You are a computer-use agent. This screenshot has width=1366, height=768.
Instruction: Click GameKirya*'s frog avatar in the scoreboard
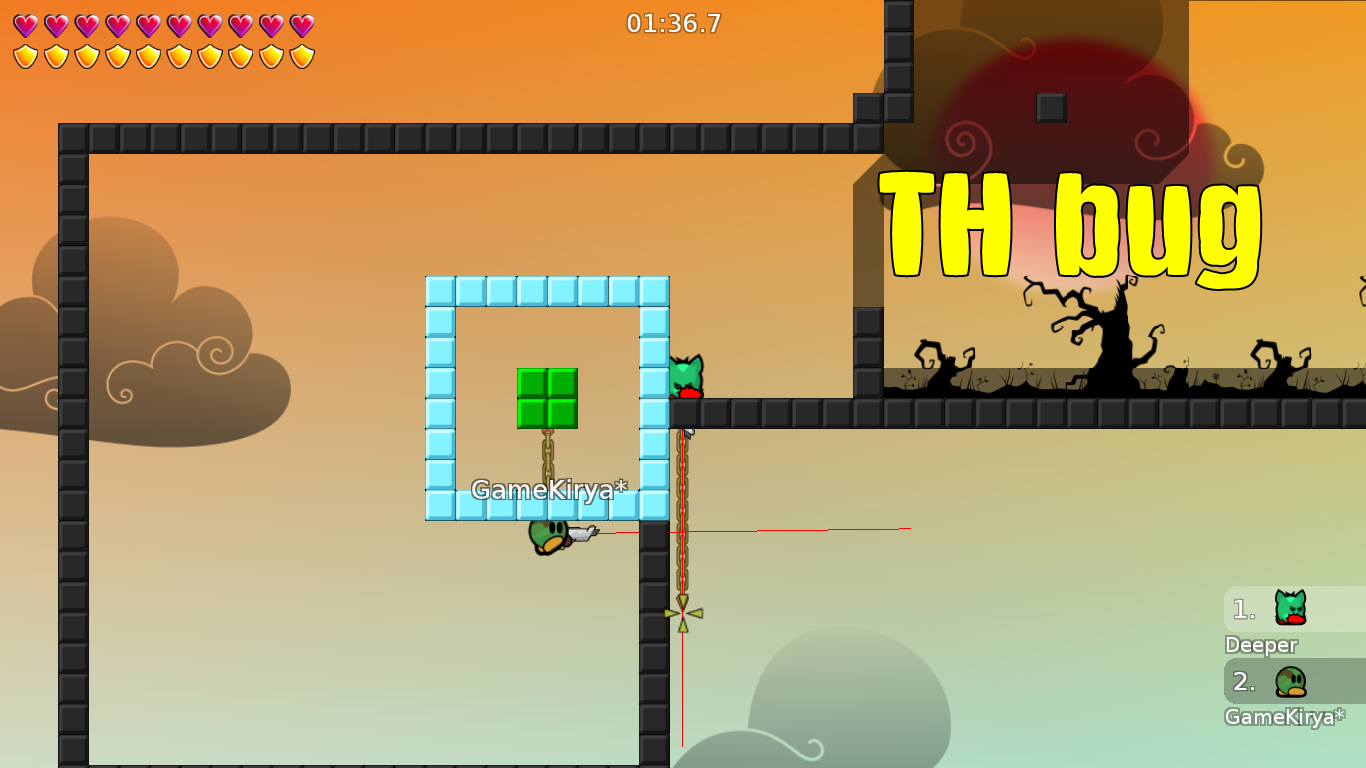coord(1289,682)
